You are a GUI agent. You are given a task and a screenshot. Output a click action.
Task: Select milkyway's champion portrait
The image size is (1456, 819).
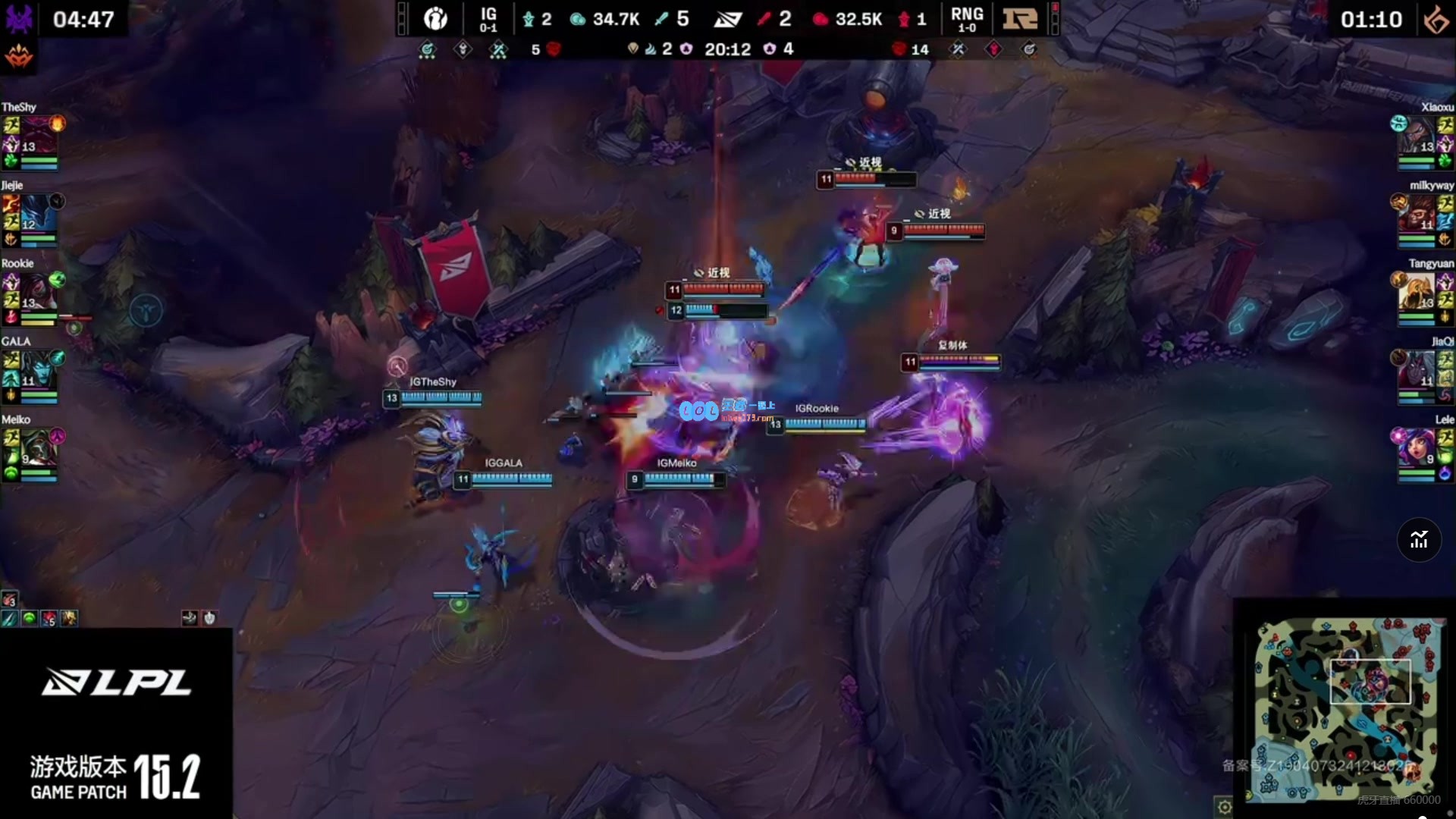(x=1416, y=213)
